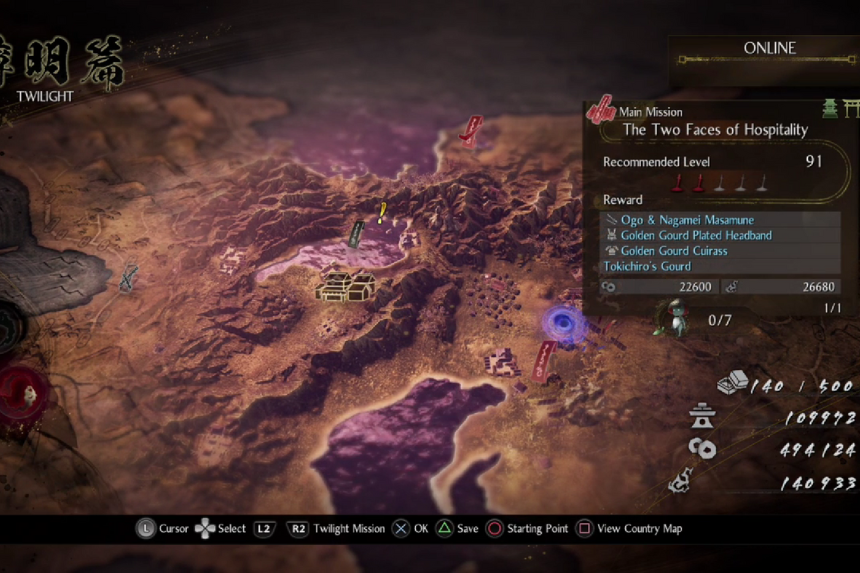This screenshot has height=573, width=860.
Task: View the Ogo & Nagamei Masamune reward
Action: tap(687, 220)
